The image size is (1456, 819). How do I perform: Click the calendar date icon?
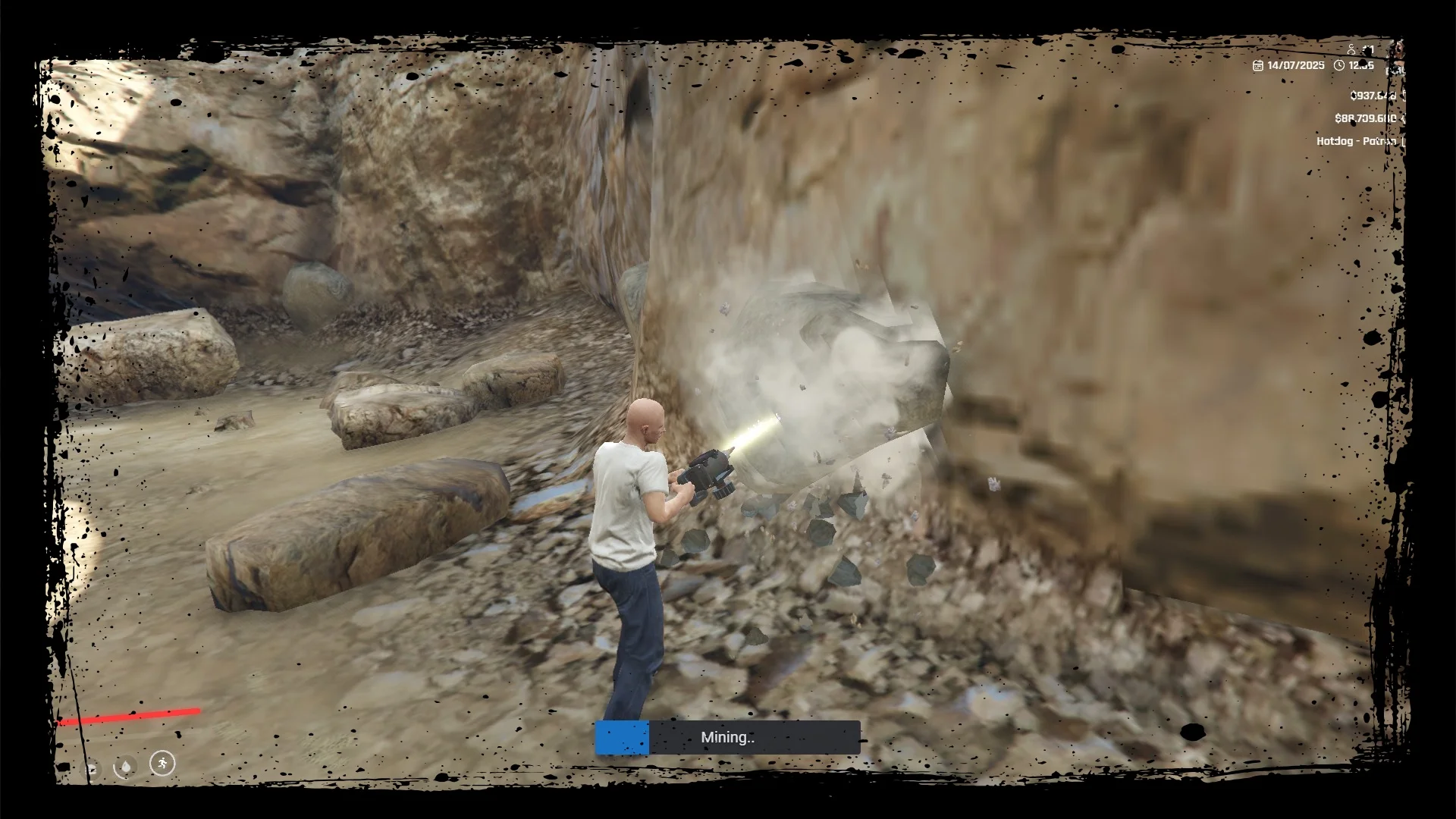1258,66
